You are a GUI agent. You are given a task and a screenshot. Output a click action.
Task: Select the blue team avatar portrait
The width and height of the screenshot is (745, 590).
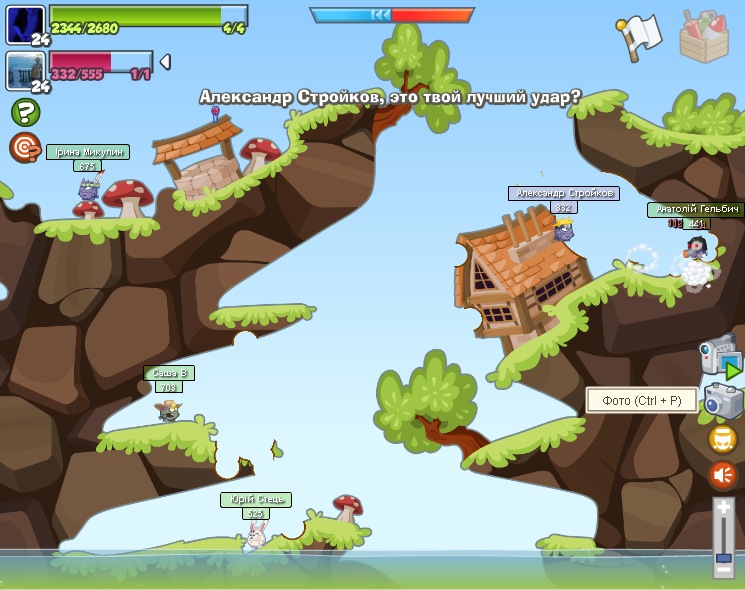click(25, 24)
